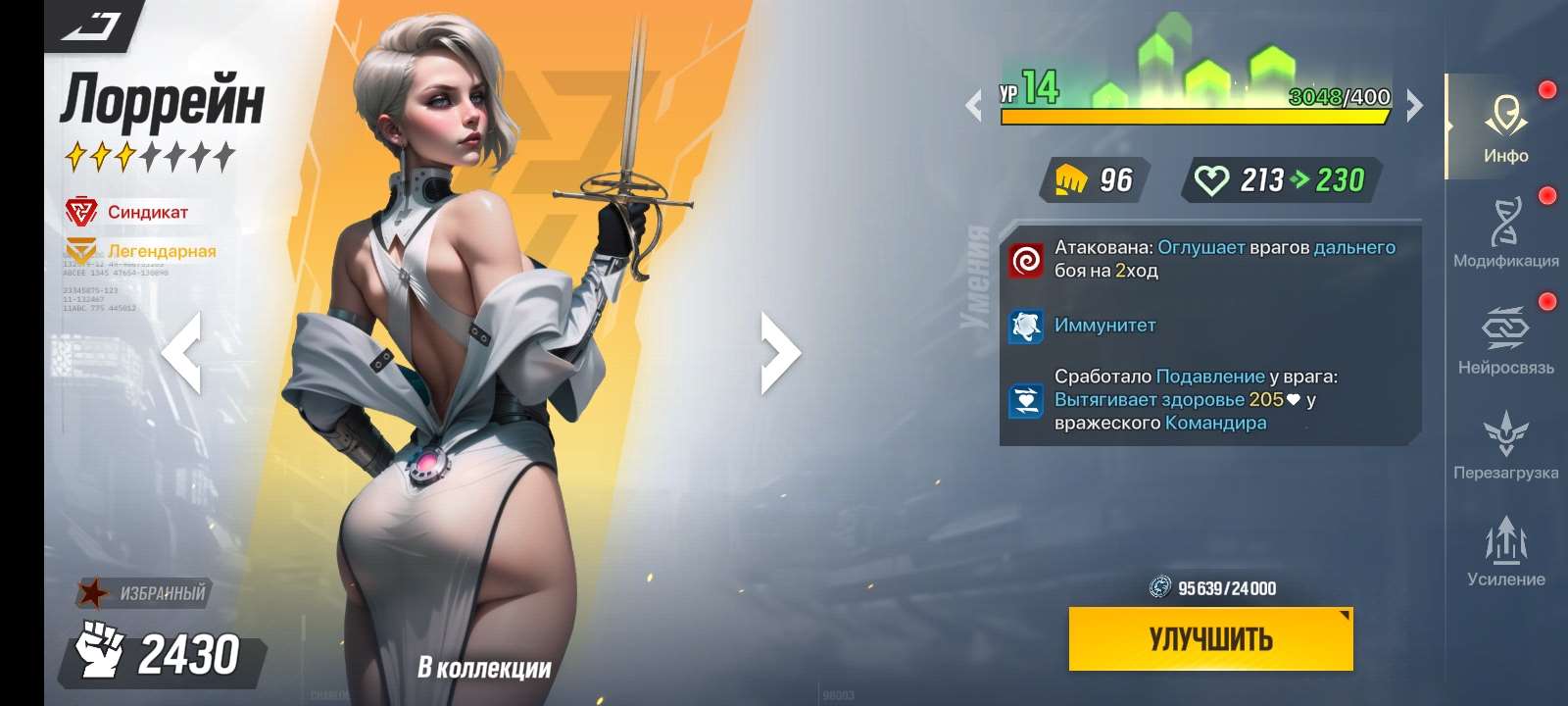Viewport: 1568px width, 706px height.
Task: Open the Синдикат faction icon
Action: click(x=83, y=208)
